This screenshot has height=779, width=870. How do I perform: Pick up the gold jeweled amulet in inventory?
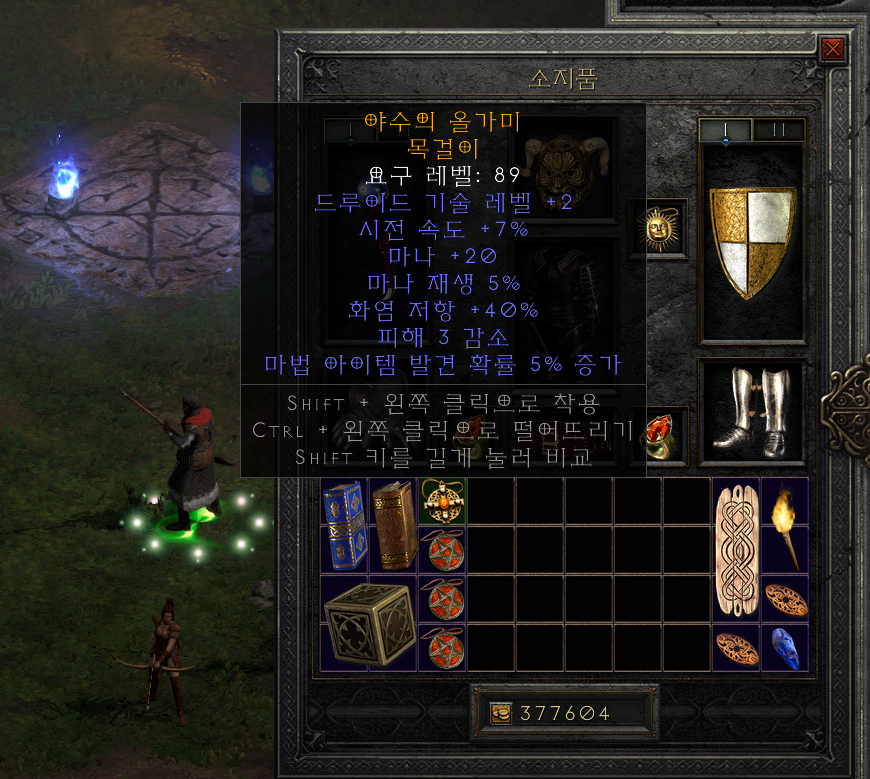point(441,500)
